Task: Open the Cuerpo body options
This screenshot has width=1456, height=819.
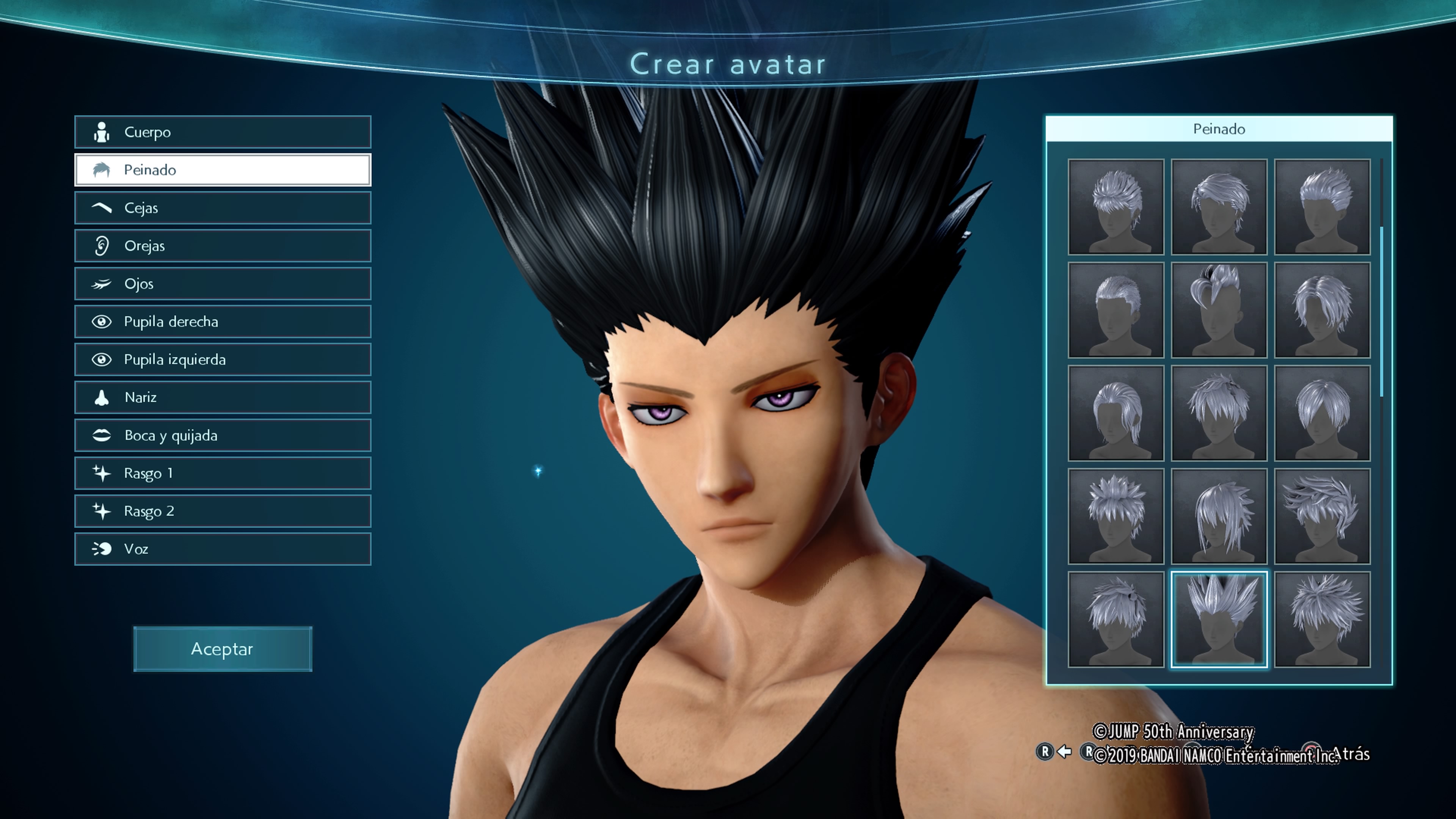Action: 223,132
